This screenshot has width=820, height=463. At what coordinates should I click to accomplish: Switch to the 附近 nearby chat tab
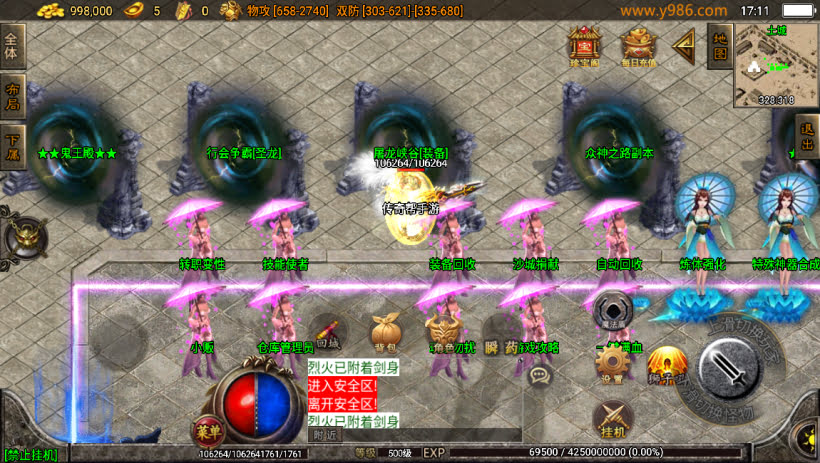(x=325, y=435)
